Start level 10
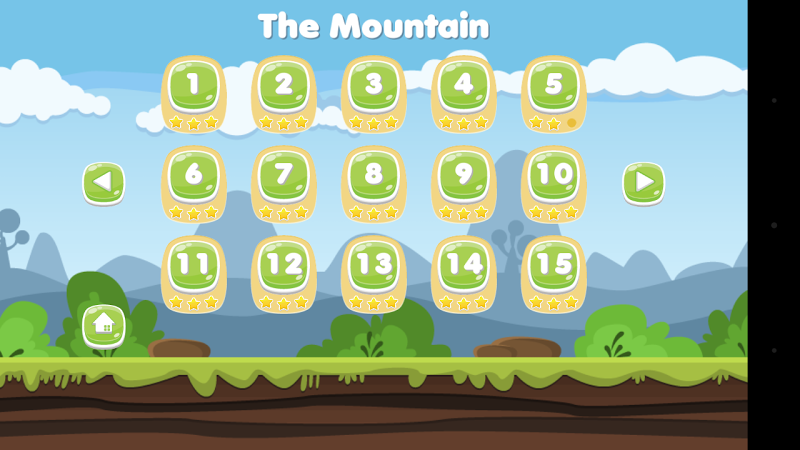Viewport: 800px width, 450px height. [554, 178]
